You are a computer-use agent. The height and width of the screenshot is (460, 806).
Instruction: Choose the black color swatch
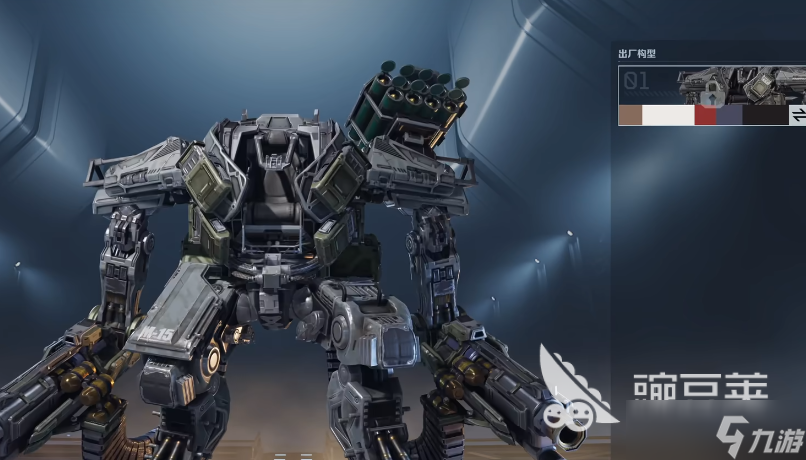pos(765,115)
